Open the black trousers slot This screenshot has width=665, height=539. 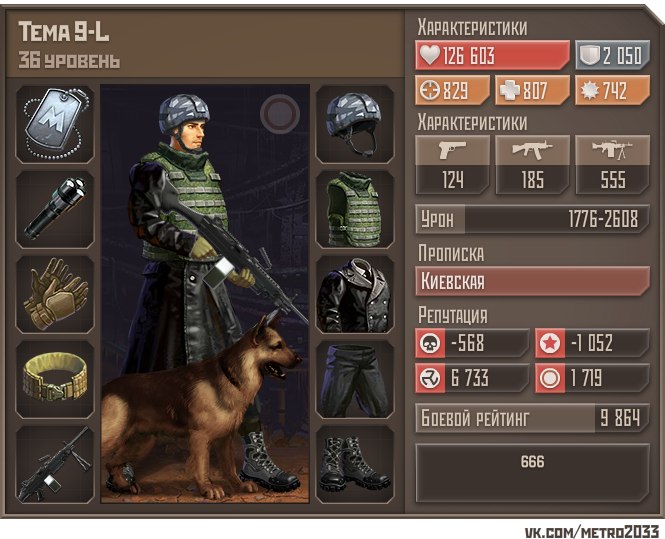355,379
